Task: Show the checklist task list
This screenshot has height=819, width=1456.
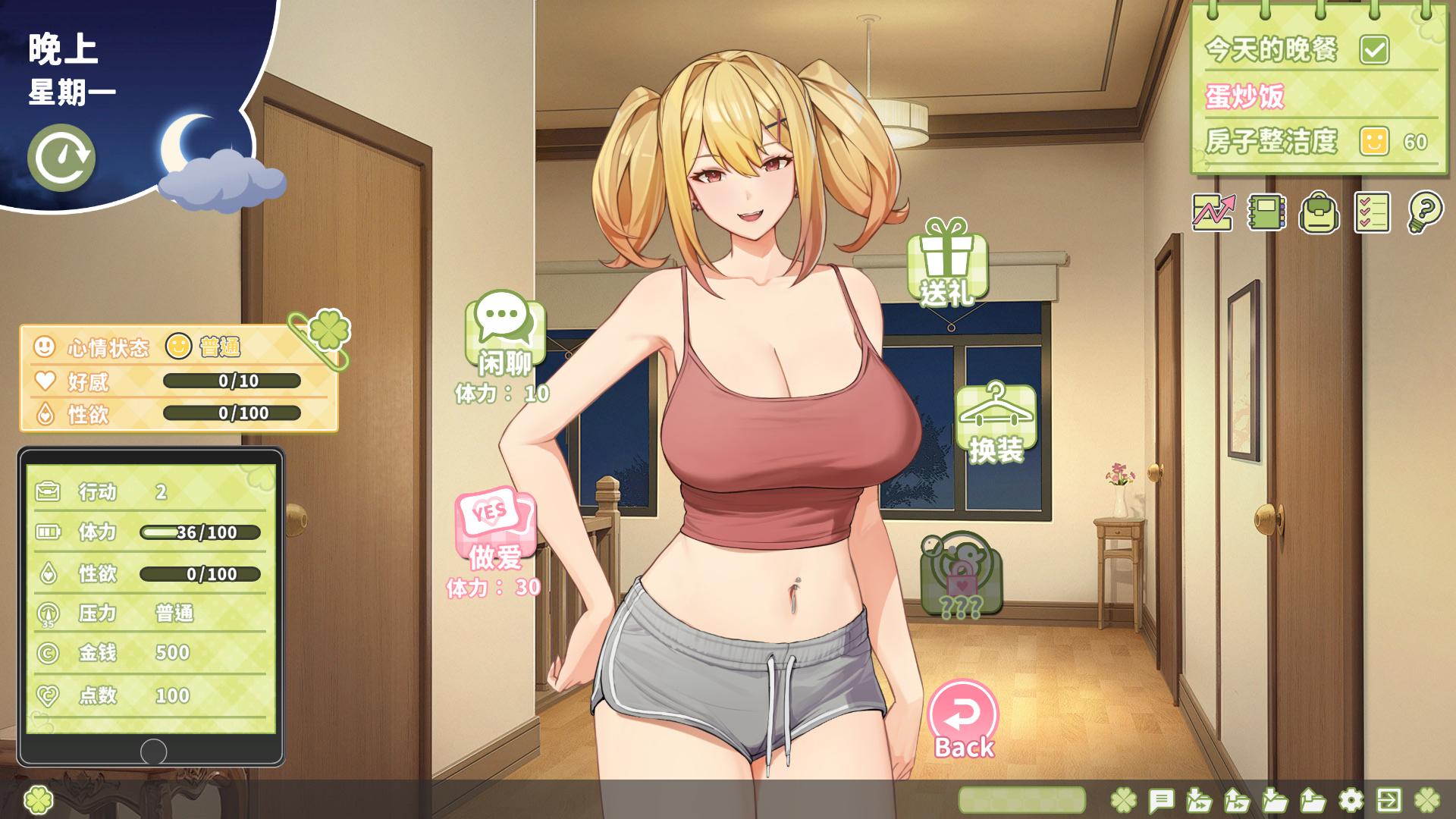Action: tap(1372, 212)
